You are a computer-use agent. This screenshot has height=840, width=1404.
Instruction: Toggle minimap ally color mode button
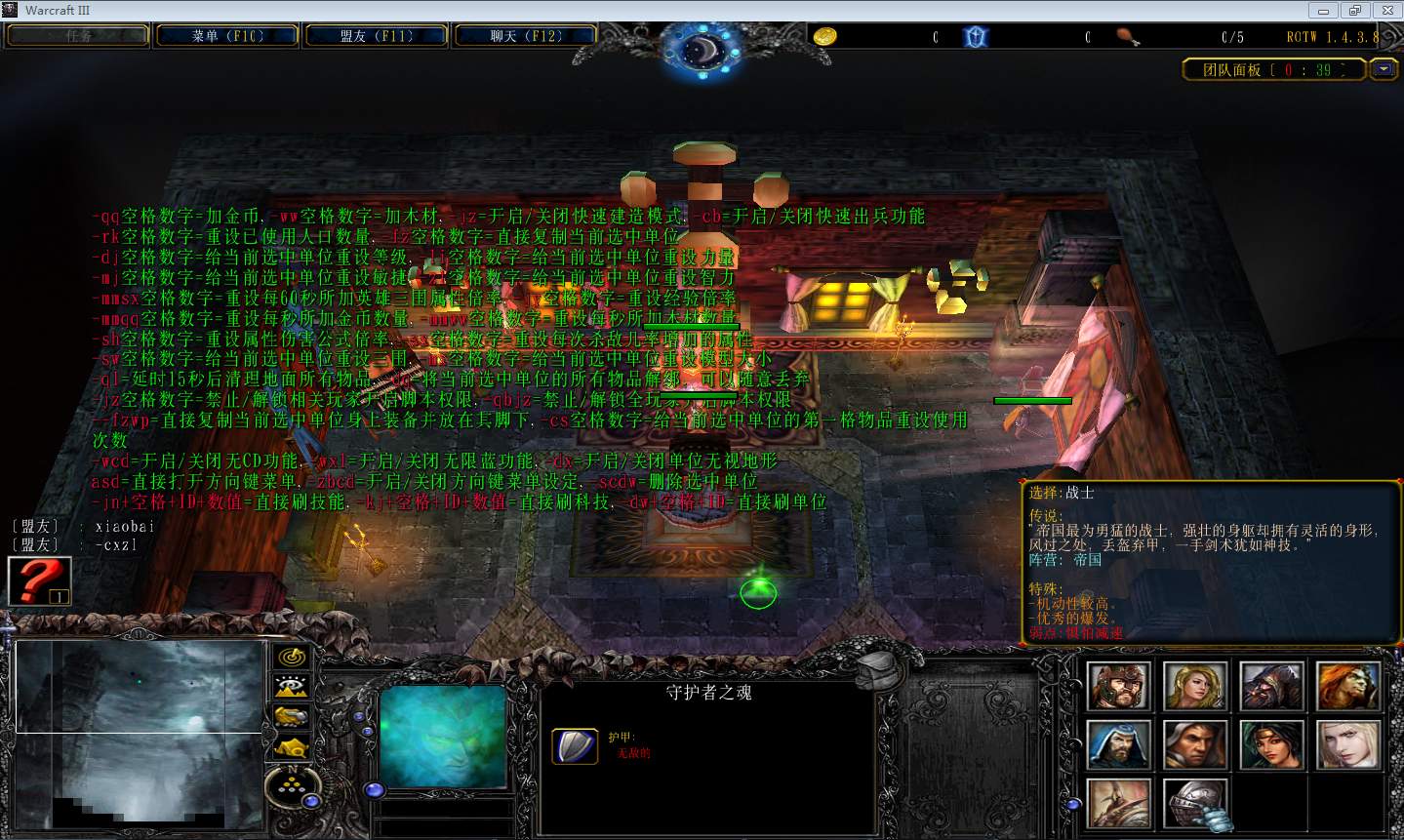click(x=292, y=717)
